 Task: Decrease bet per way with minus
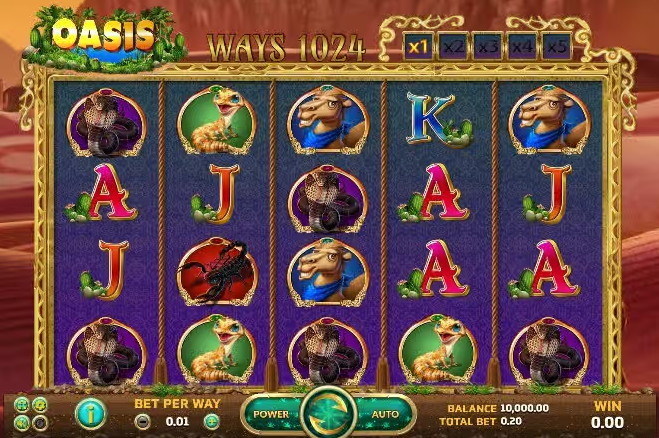(x=142, y=422)
